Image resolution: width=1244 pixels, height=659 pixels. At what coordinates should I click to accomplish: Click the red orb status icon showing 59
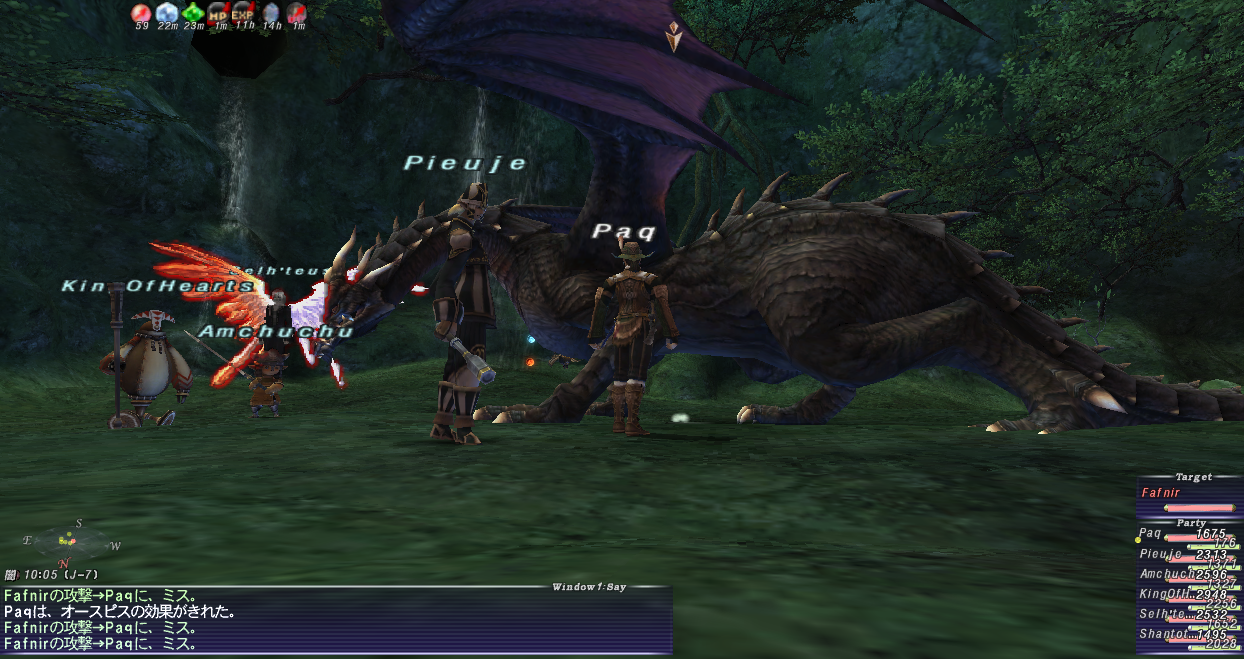141,13
